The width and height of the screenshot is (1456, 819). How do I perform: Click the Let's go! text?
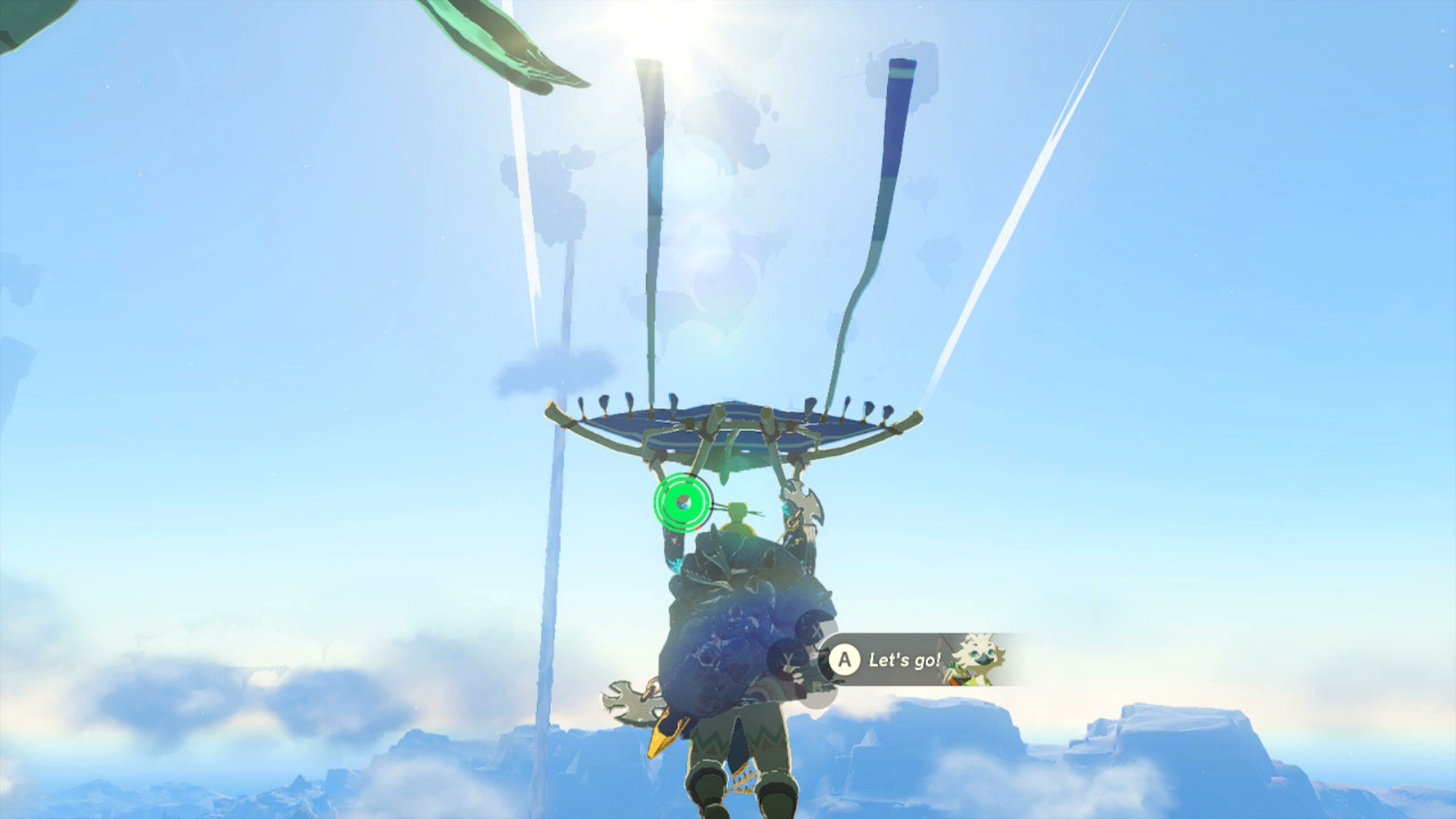pos(902,661)
